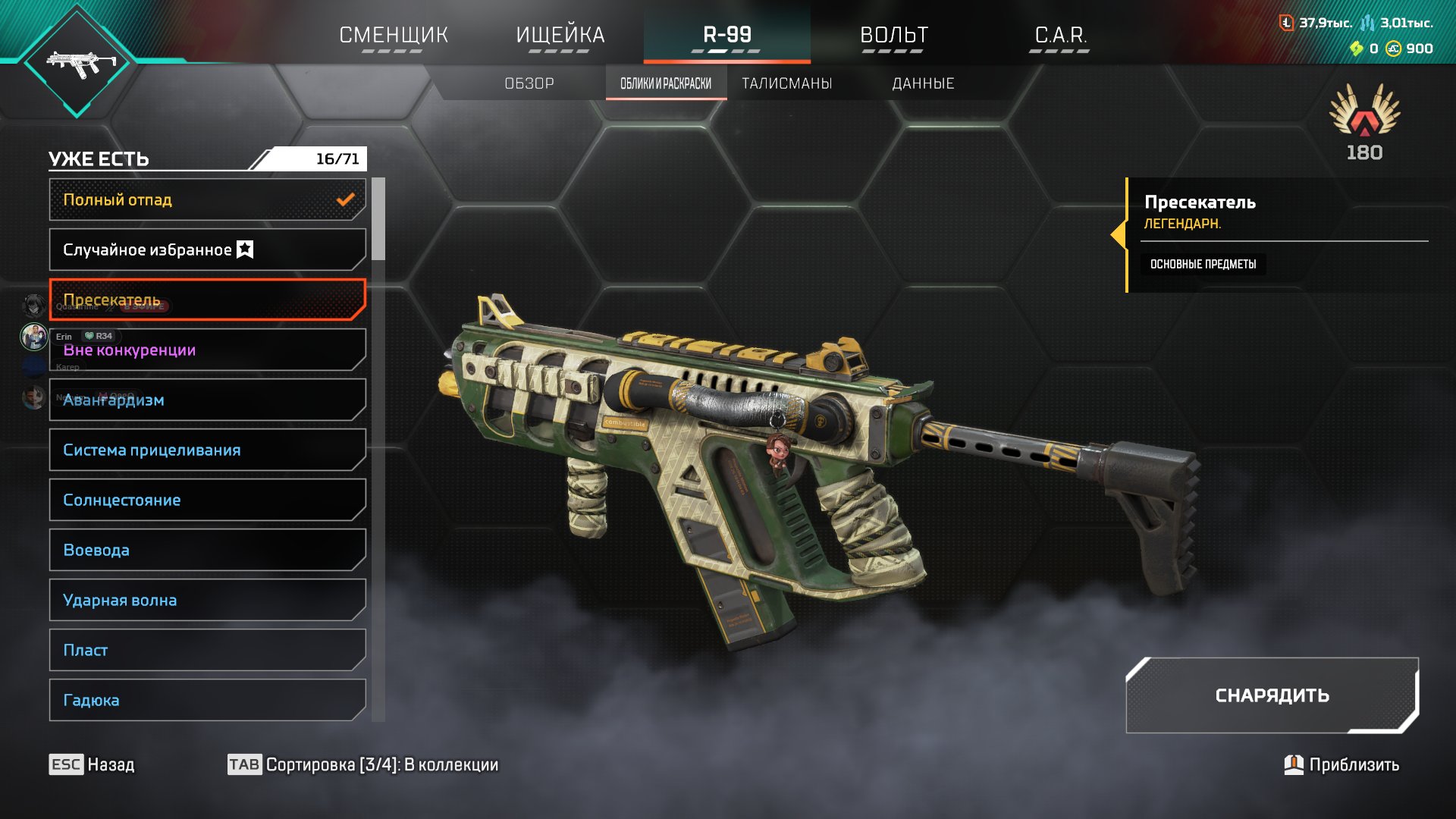The image size is (1456, 819).
Task: Open the ДАННЫЕ sub-tab
Action: tap(923, 83)
